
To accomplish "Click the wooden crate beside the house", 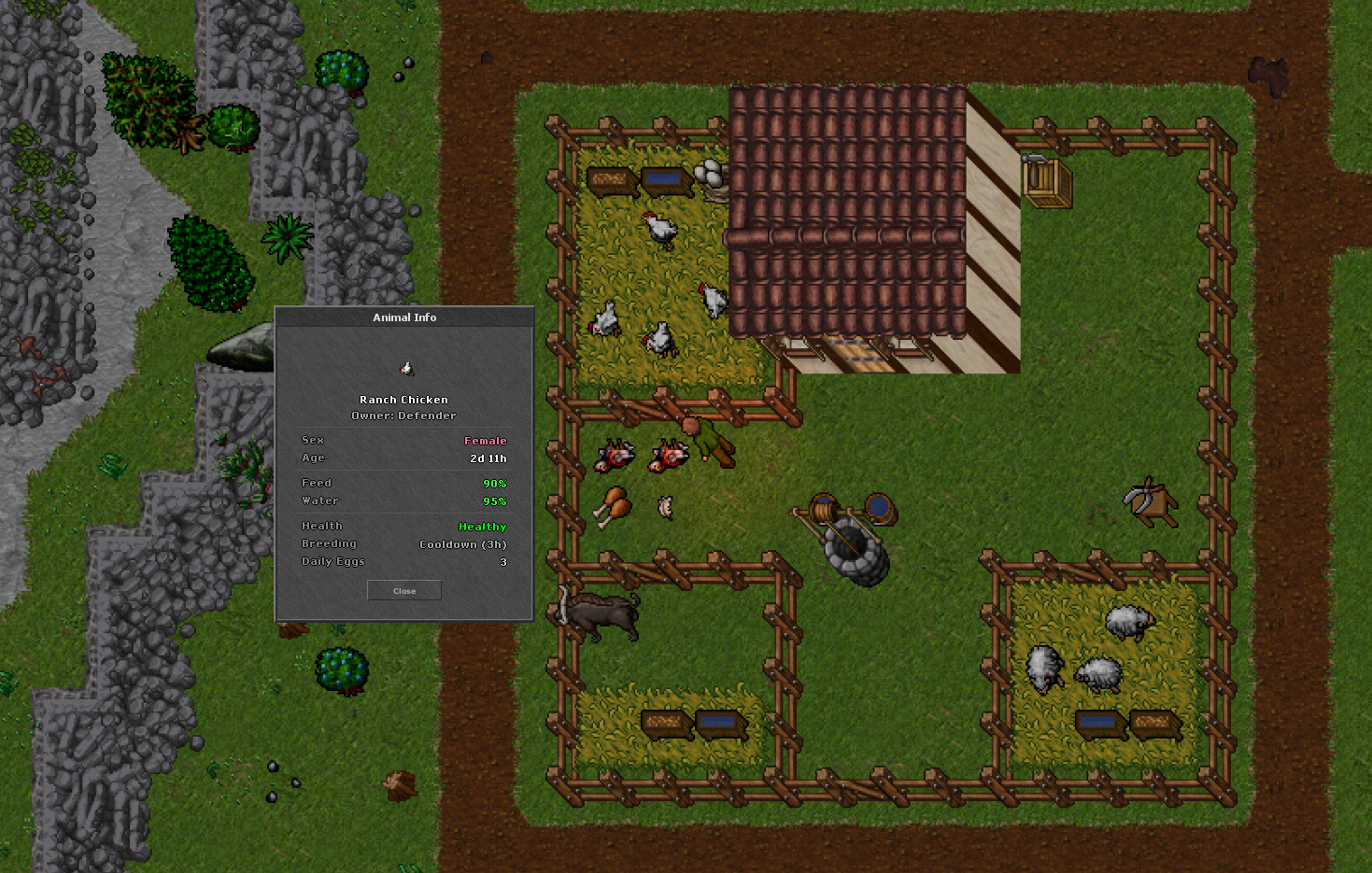I will click(1046, 184).
